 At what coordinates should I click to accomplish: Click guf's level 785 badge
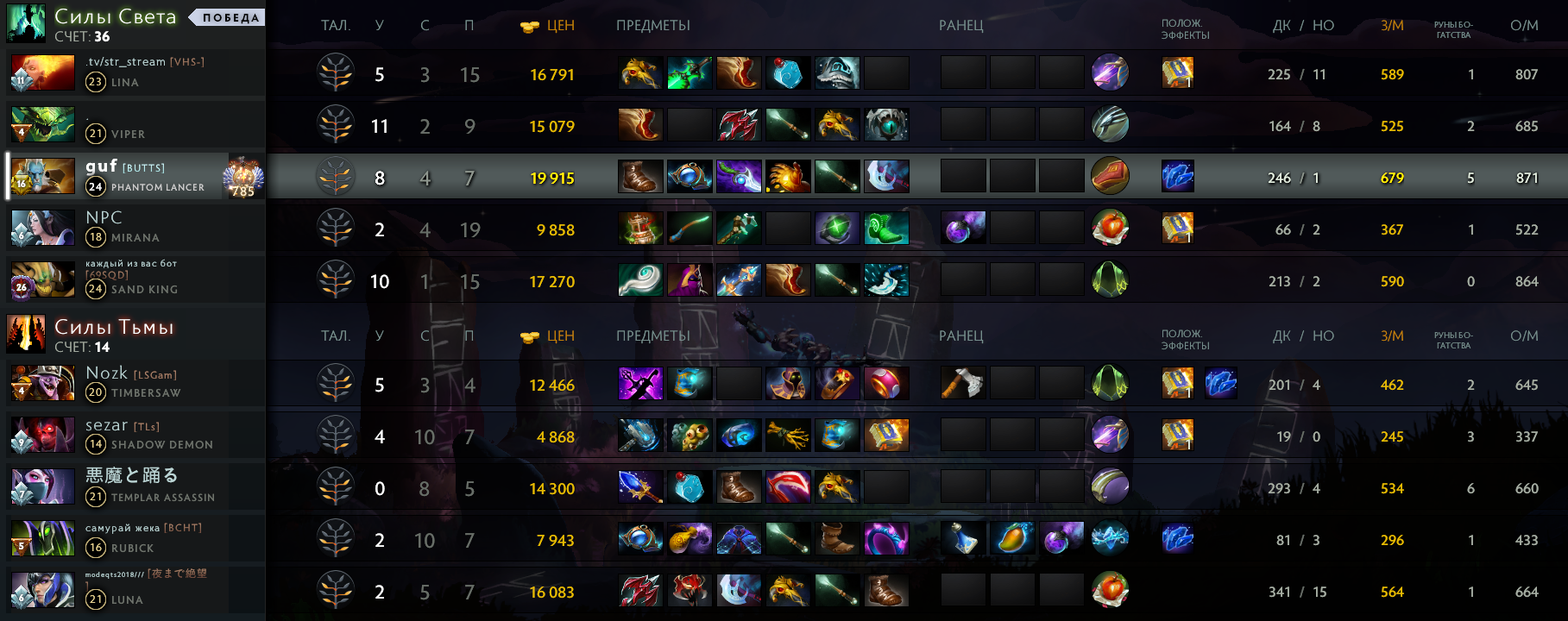point(243,178)
